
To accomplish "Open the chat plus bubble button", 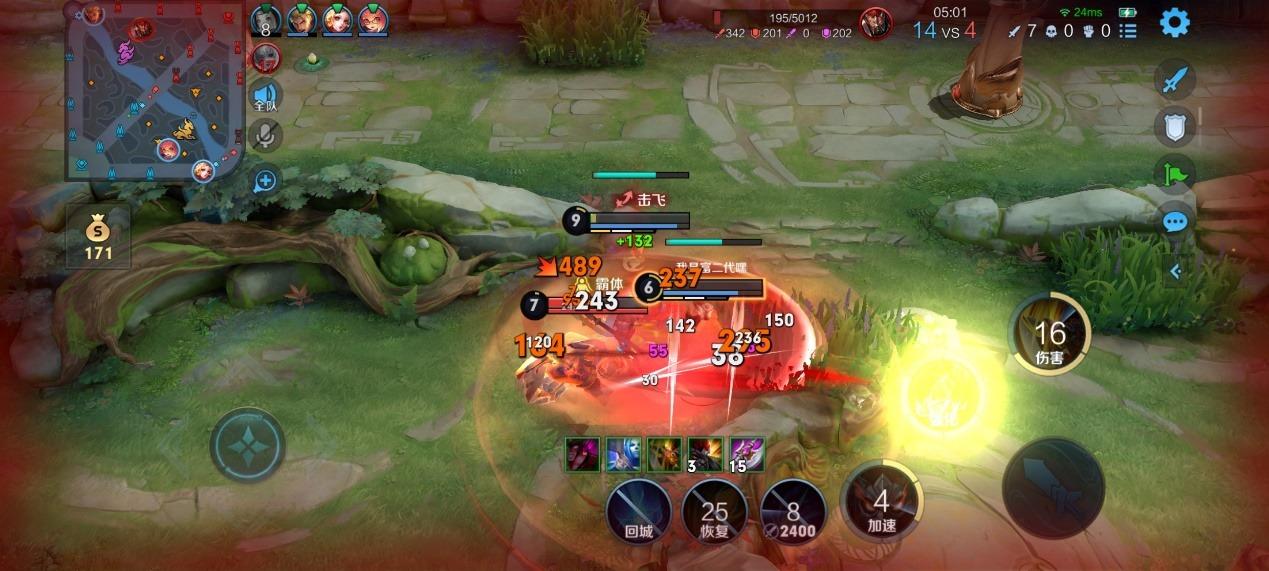I will coord(265,181).
